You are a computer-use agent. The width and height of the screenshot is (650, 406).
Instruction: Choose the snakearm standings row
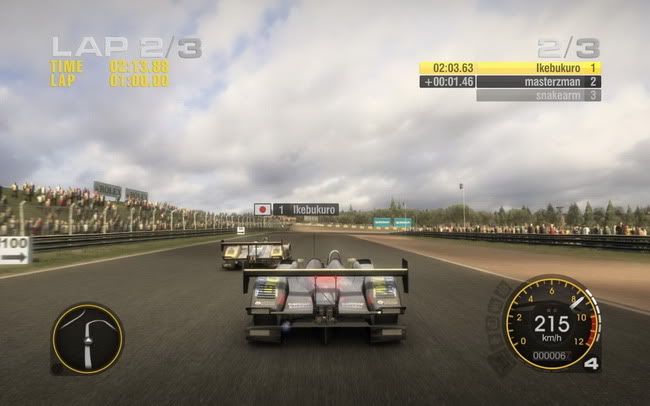click(538, 95)
